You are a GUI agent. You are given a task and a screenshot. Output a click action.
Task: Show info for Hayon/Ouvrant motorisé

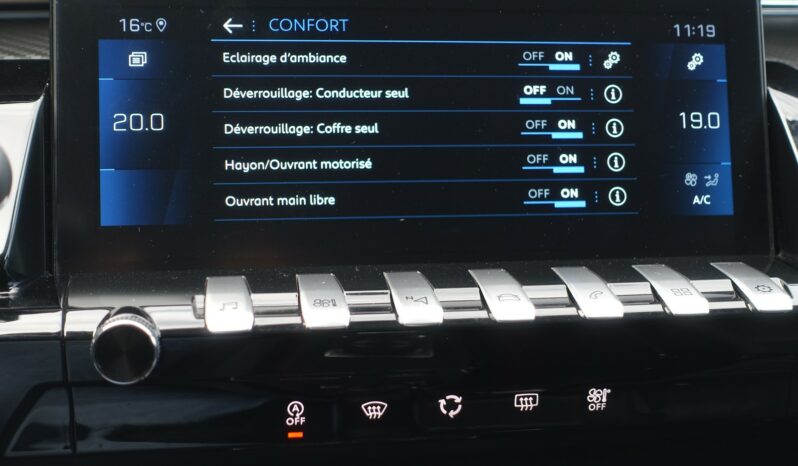coord(616,162)
